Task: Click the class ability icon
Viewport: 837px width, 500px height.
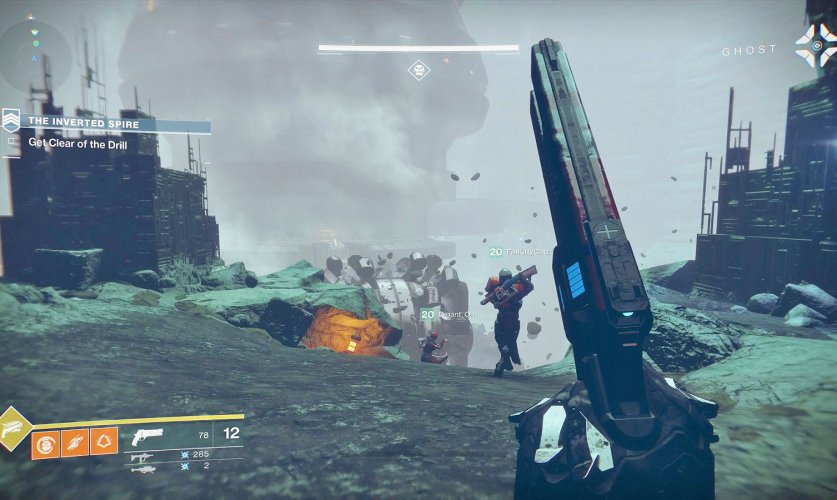Action: (x=104, y=441)
